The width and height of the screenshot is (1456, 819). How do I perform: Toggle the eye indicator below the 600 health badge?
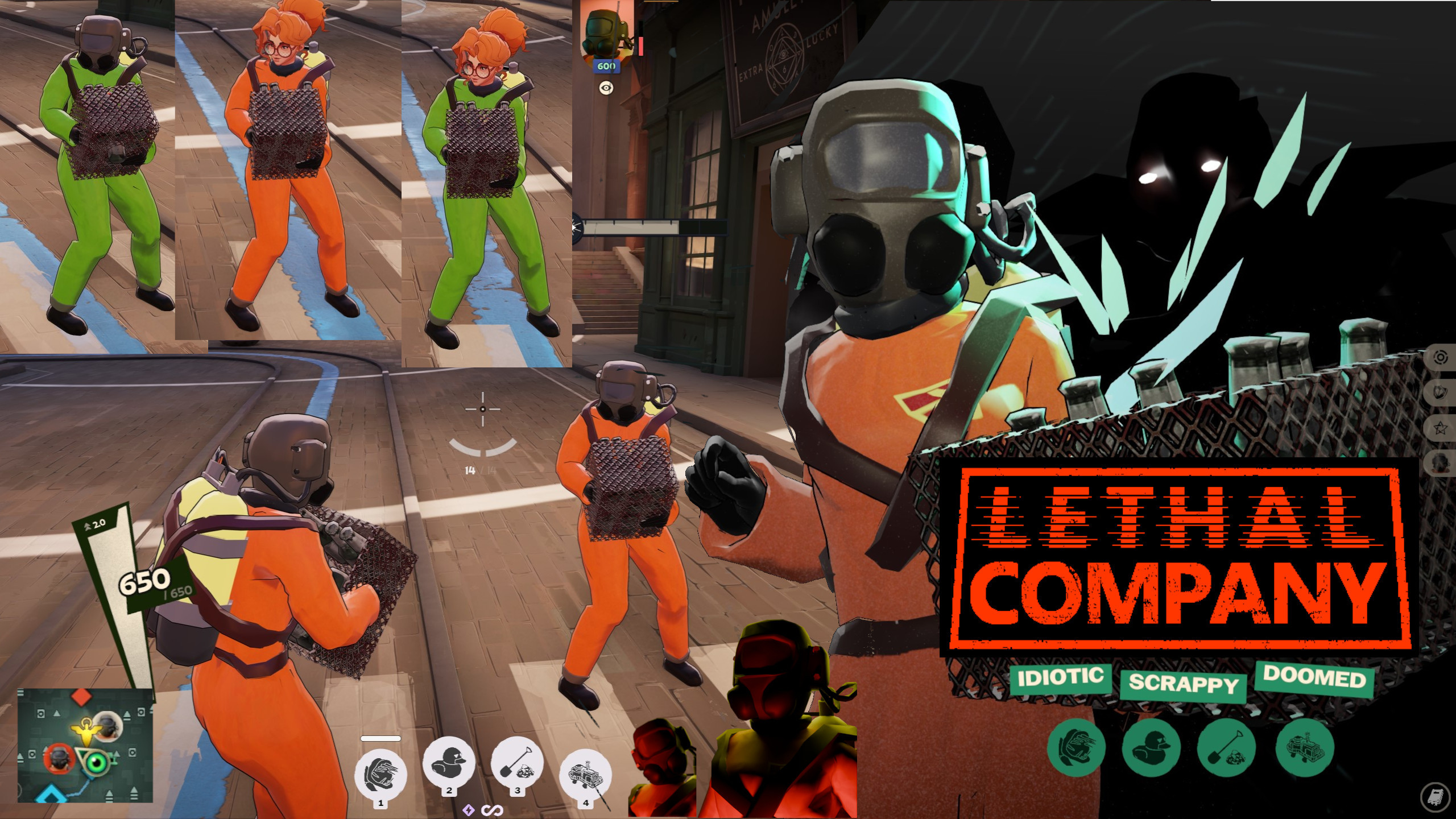point(606,88)
